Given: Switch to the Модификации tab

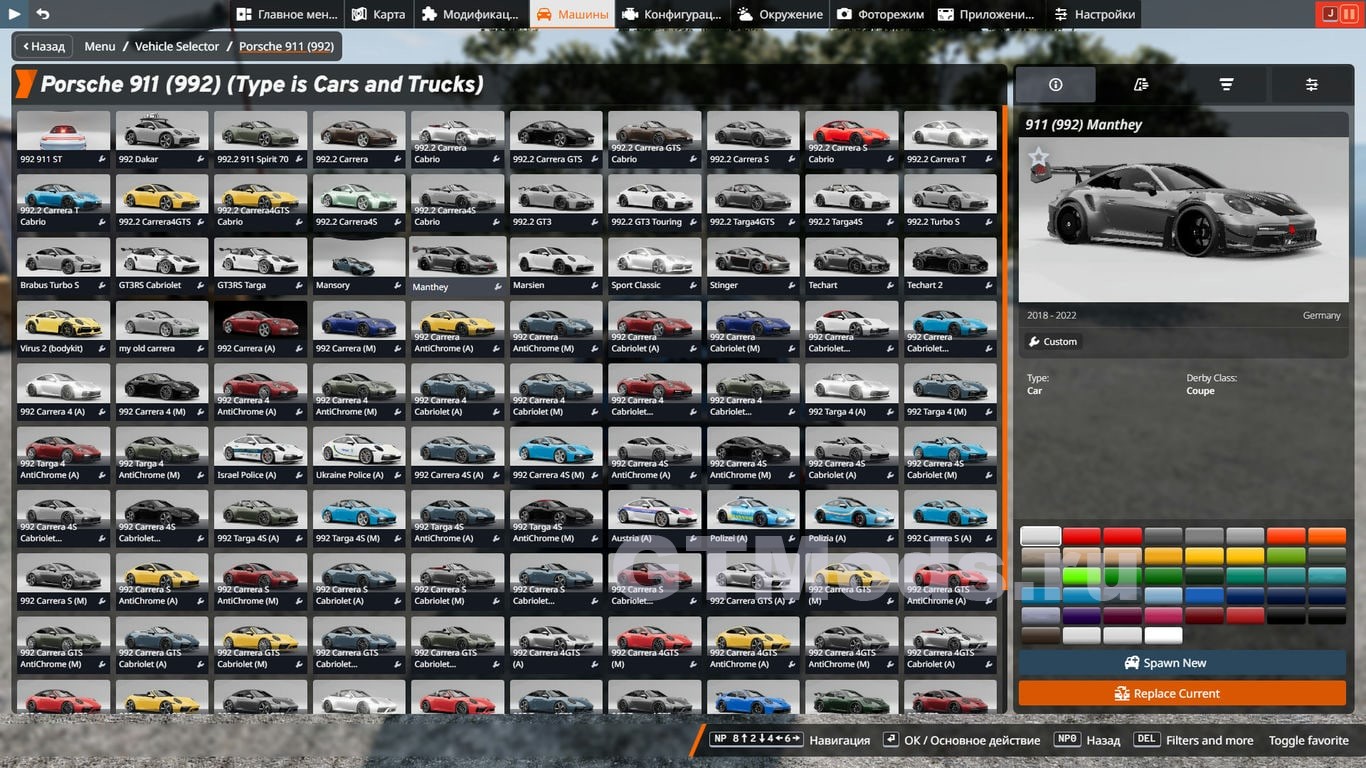Looking at the screenshot, I should [470, 14].
